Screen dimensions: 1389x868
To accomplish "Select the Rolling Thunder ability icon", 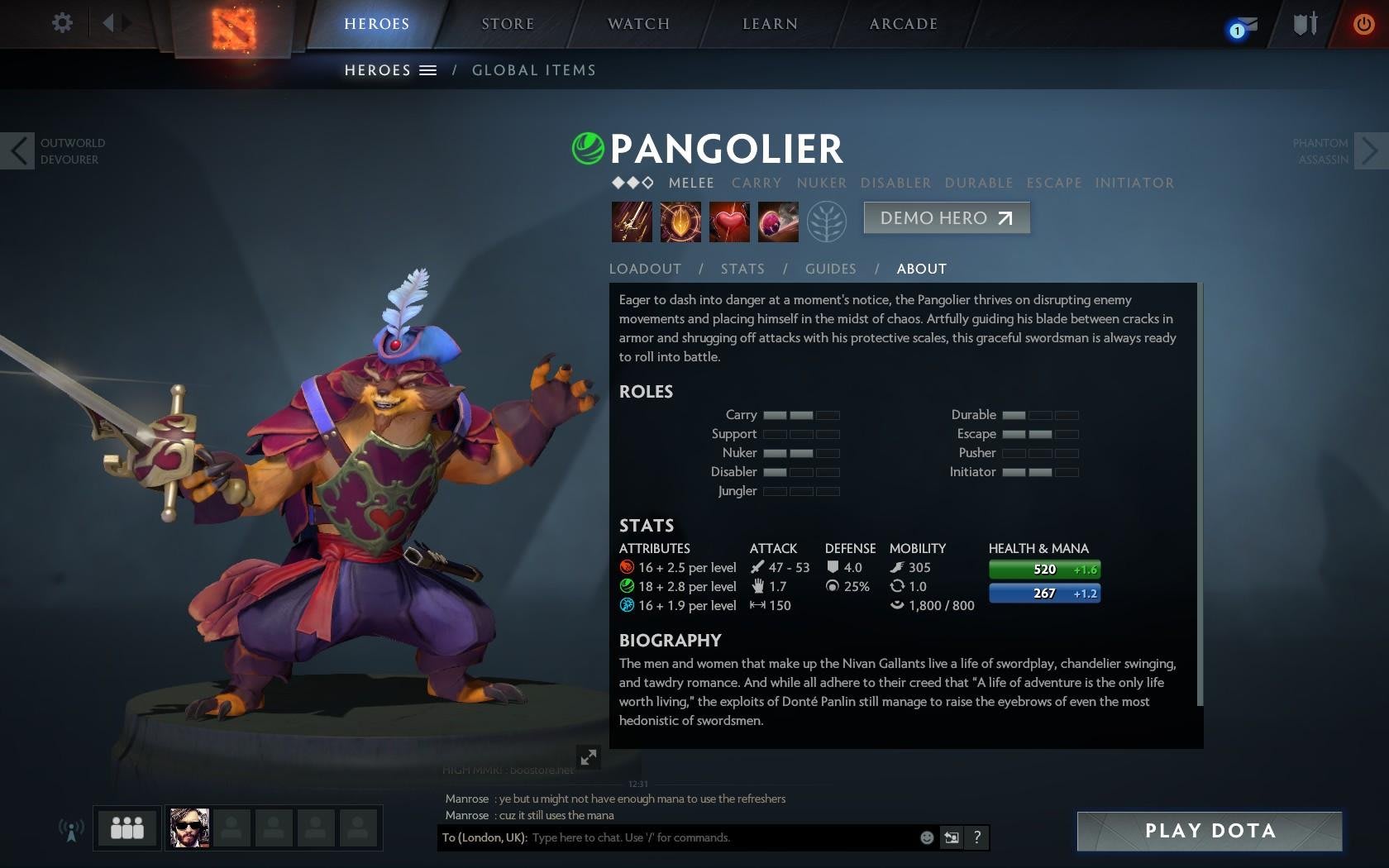I will point(777,222).
